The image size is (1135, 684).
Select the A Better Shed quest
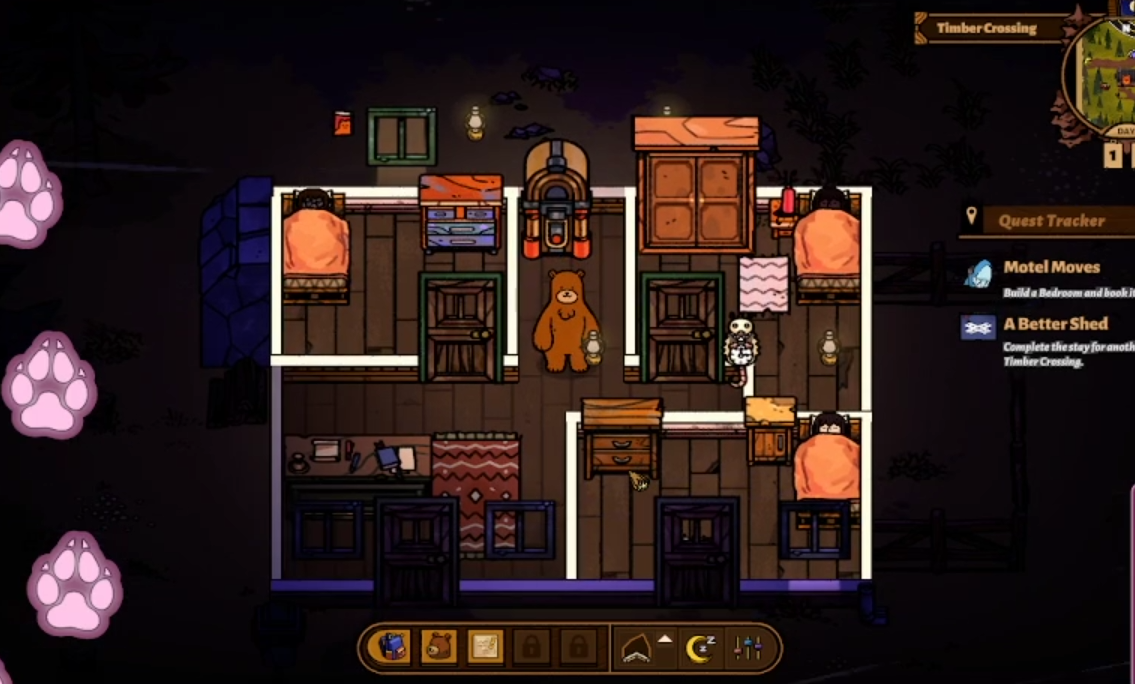click(x=1054, y=324)
